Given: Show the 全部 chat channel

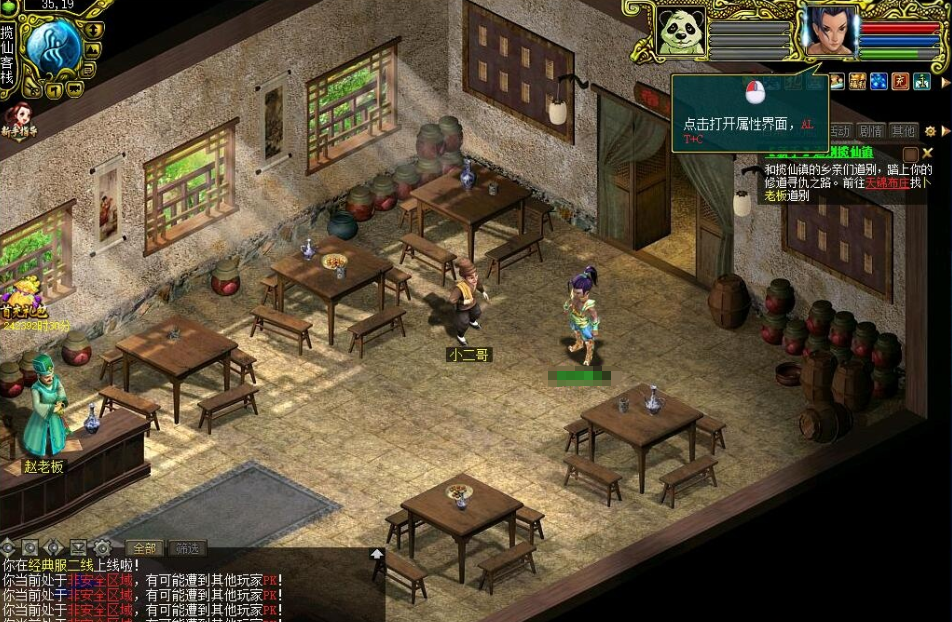Looking at the screenshot, I should point(145,548).
